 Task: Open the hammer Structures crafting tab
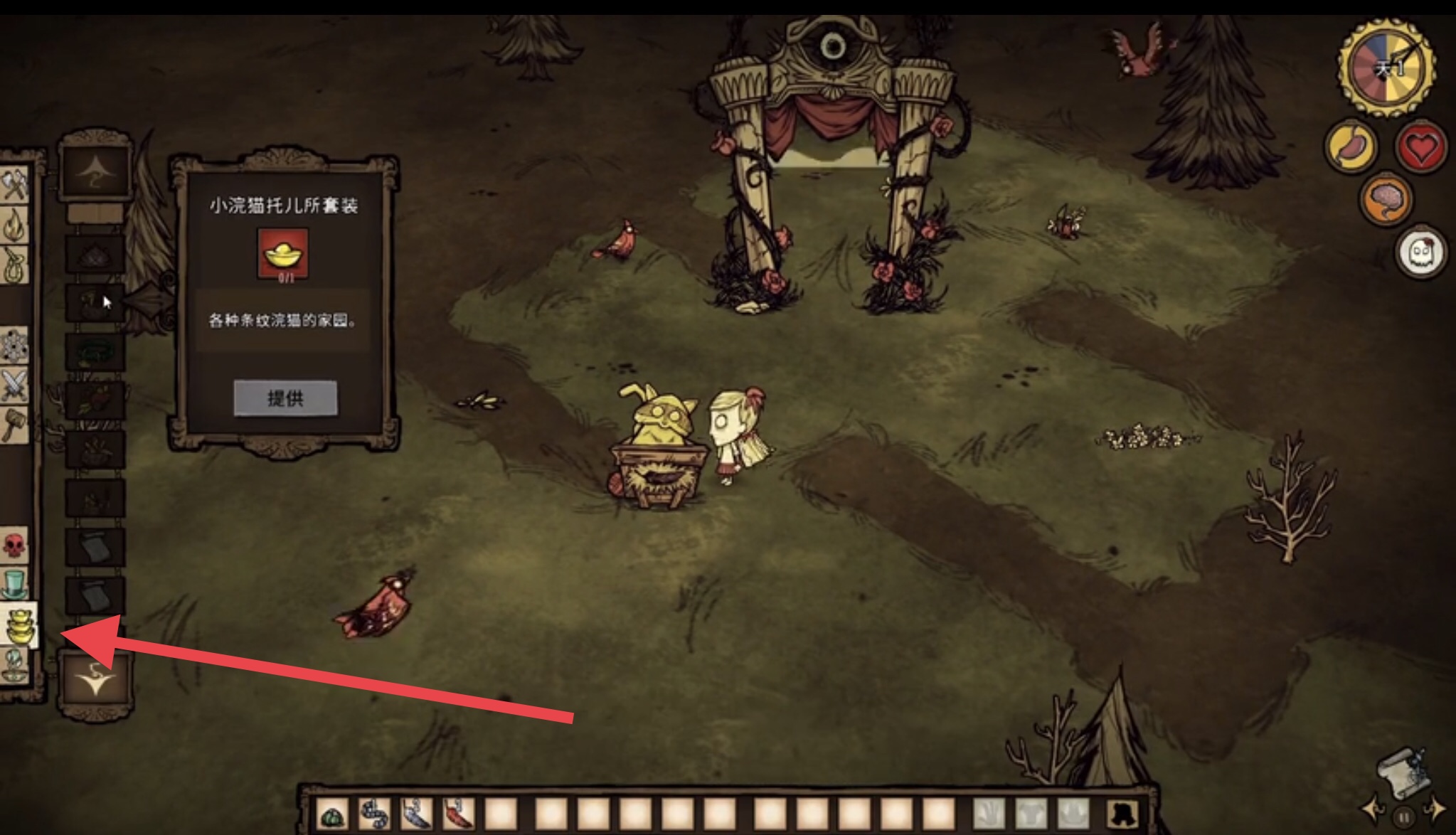(14, 424)
